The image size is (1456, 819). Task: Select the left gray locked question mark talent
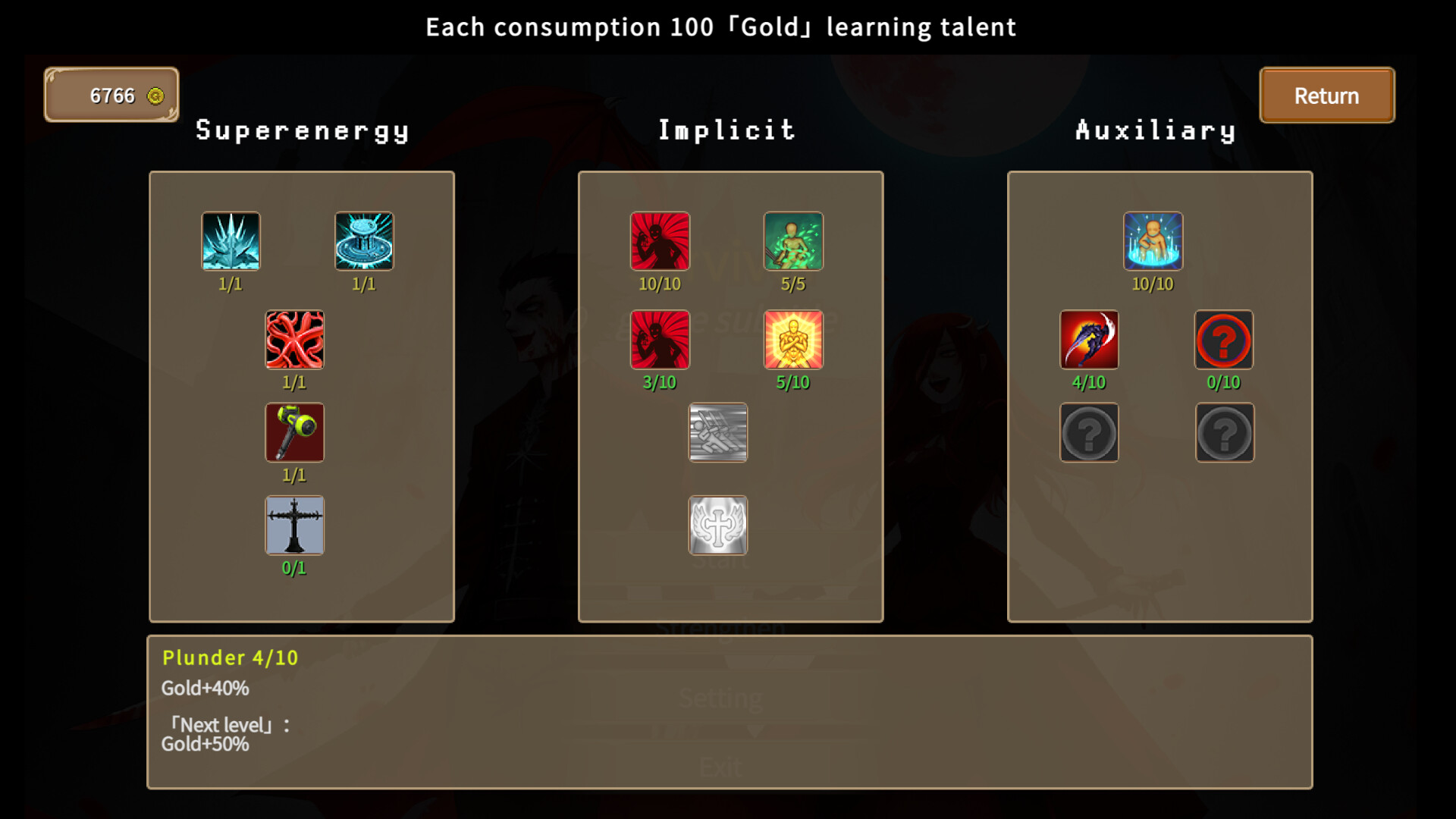(x=1090, y=433)
